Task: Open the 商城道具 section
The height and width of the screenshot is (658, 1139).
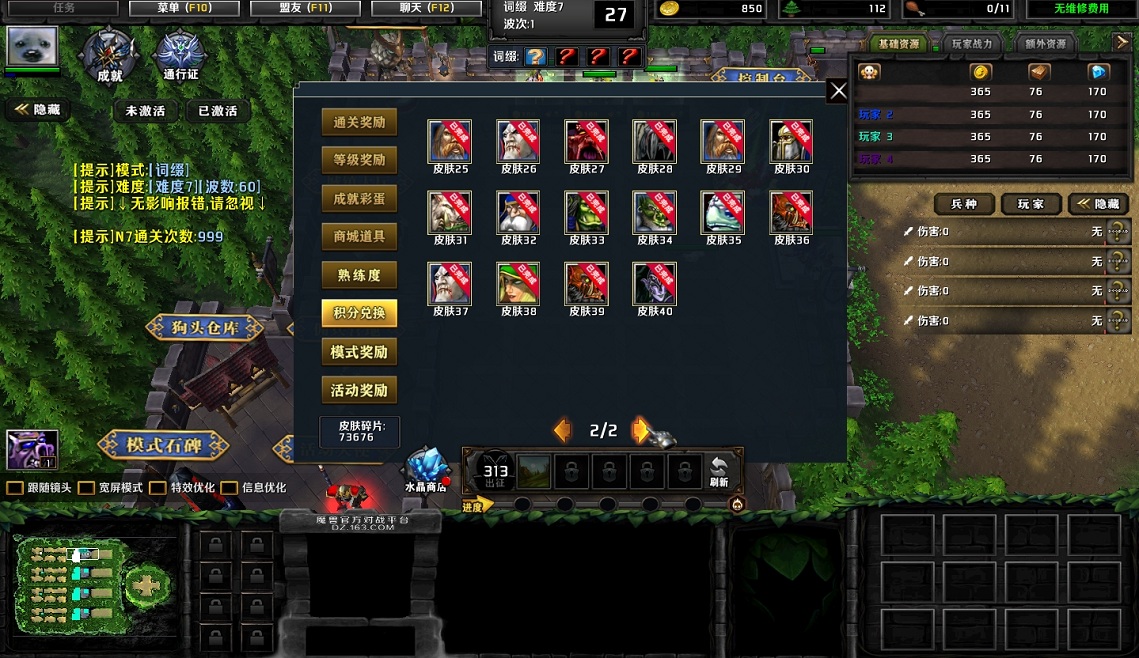Action: (359, 237)
